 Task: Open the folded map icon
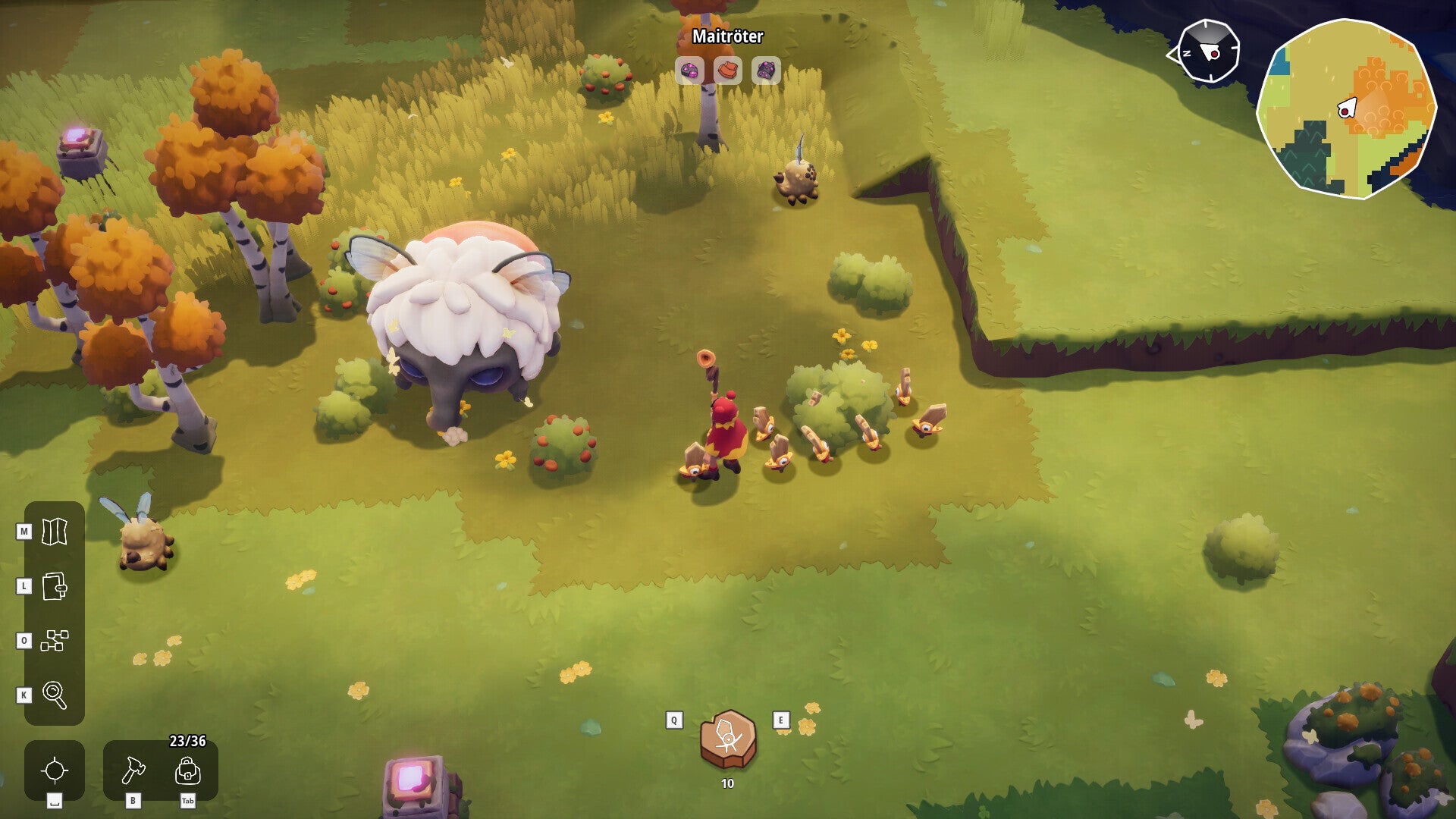tap(55, 532)
